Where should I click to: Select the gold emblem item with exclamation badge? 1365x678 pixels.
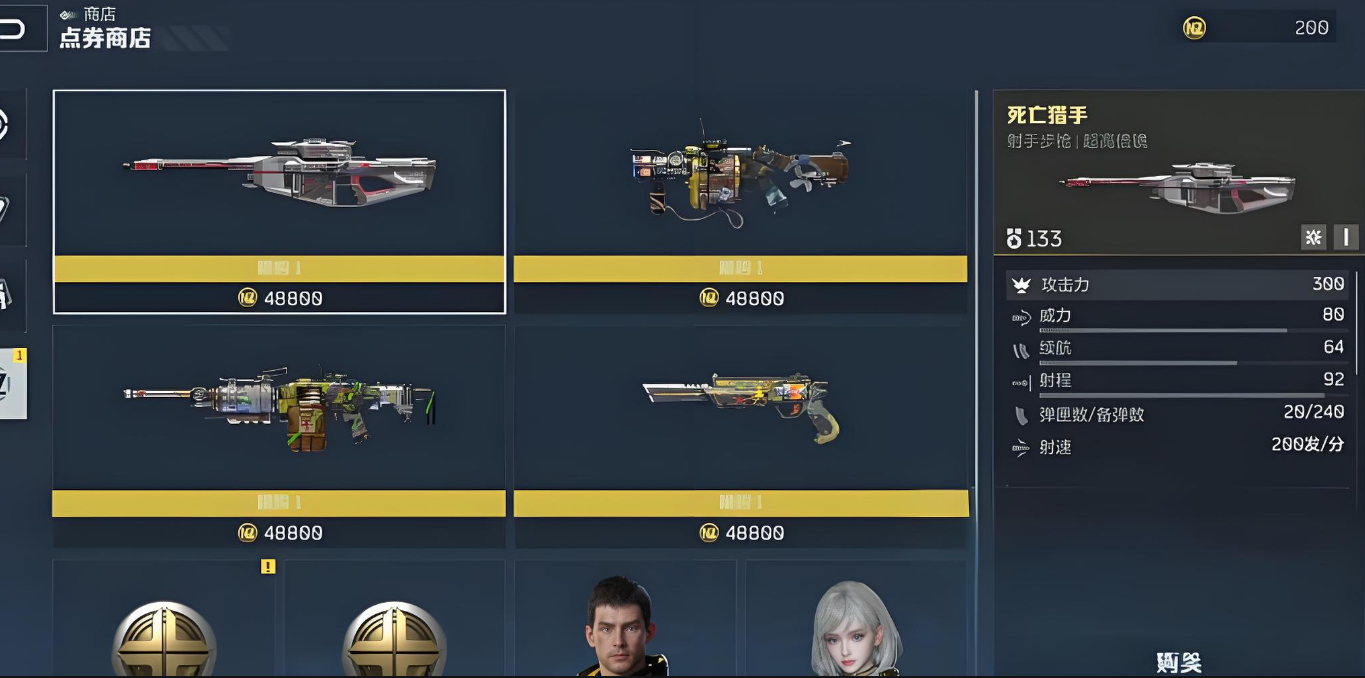point(165,622)
